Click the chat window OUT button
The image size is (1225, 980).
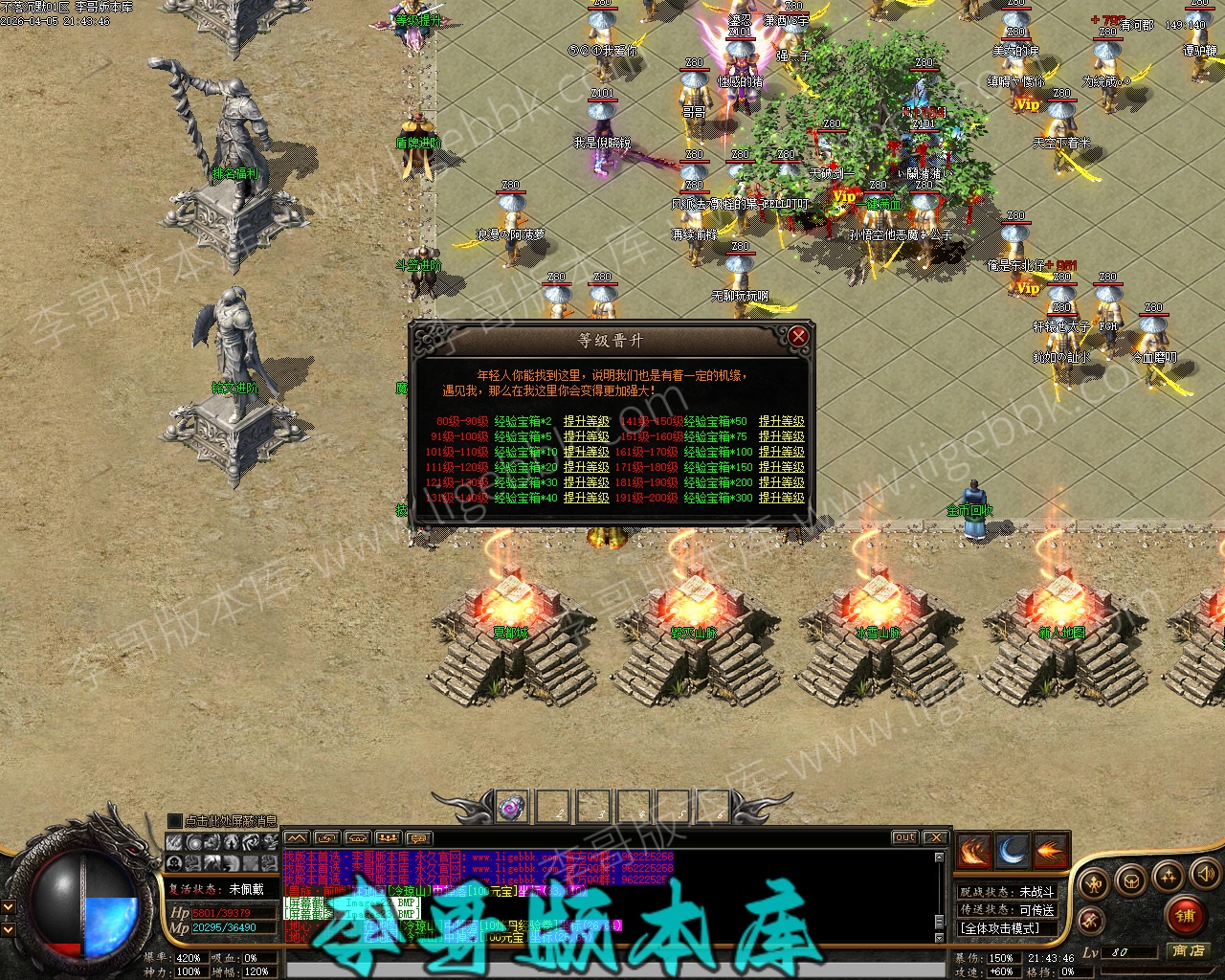pos(904,837)
